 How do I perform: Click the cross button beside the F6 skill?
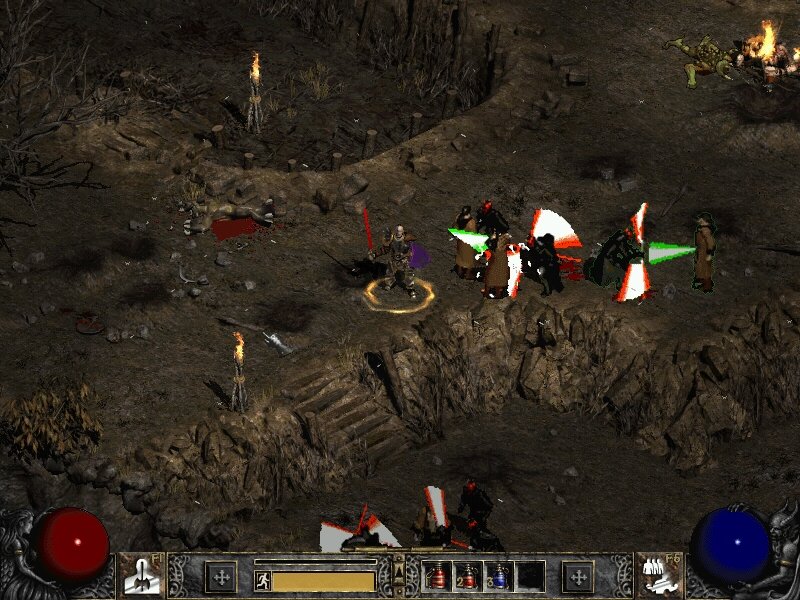pyautogui.click(x=577, y=576)
